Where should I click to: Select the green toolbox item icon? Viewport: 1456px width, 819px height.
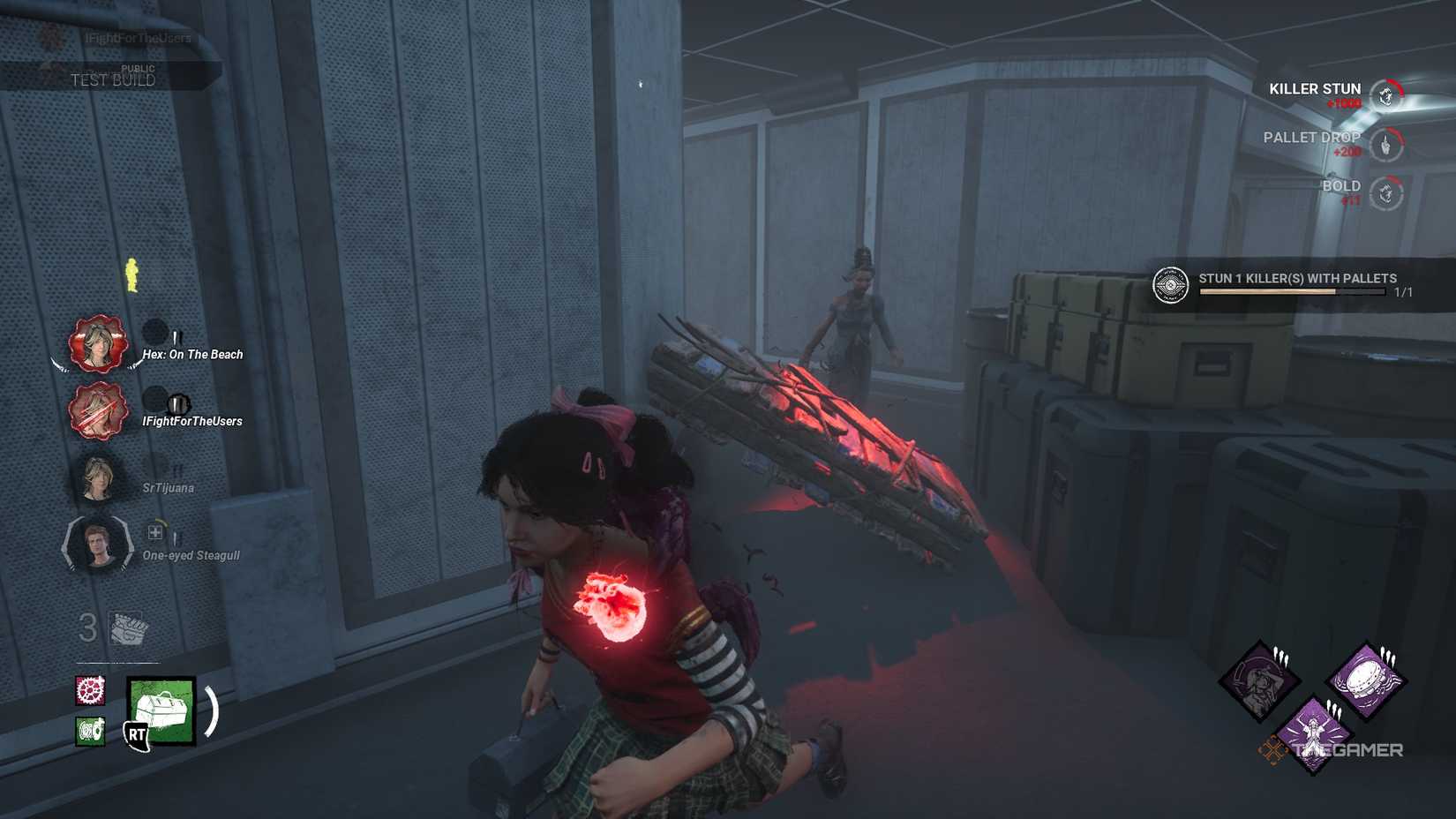point(160,709)
